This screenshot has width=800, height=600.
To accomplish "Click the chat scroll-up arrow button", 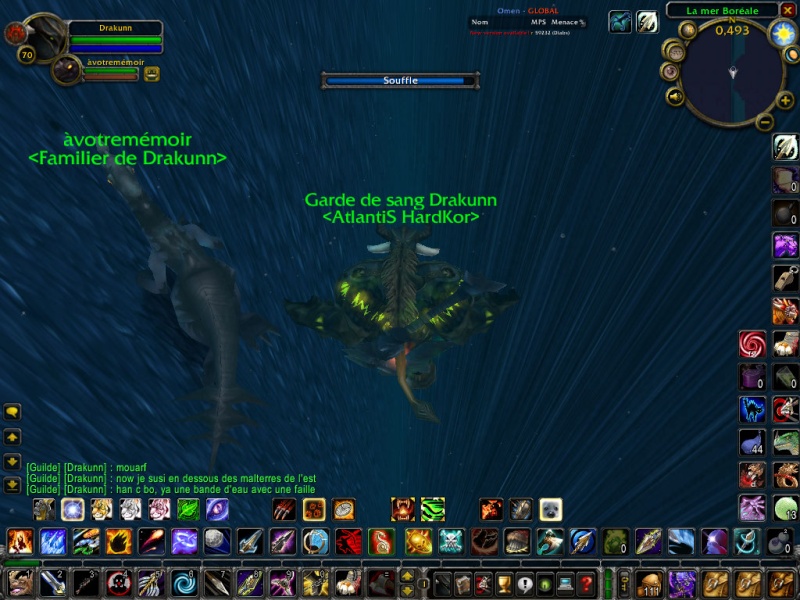I will click(13, 437).
